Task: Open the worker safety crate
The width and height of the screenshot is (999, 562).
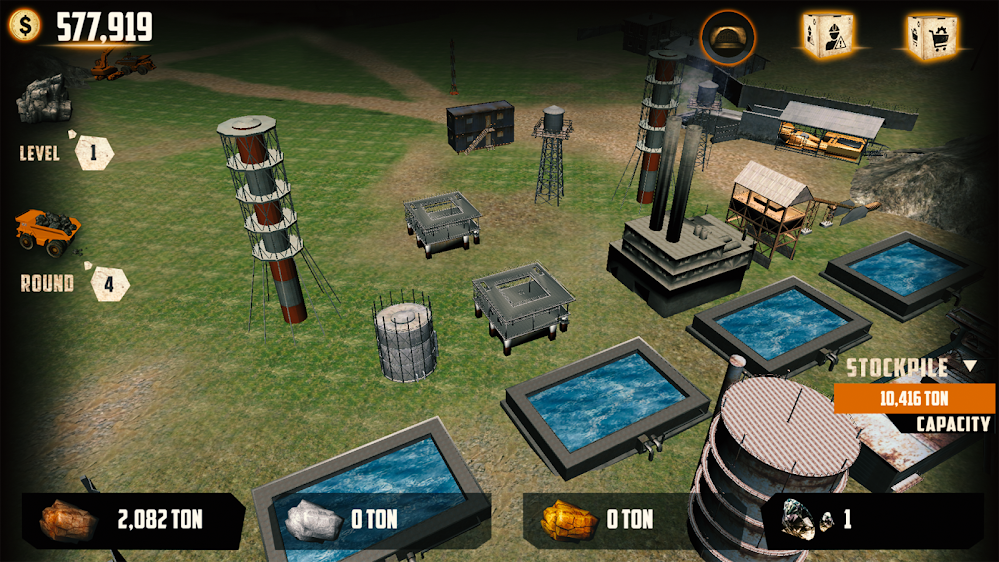Action: point(826,36)
